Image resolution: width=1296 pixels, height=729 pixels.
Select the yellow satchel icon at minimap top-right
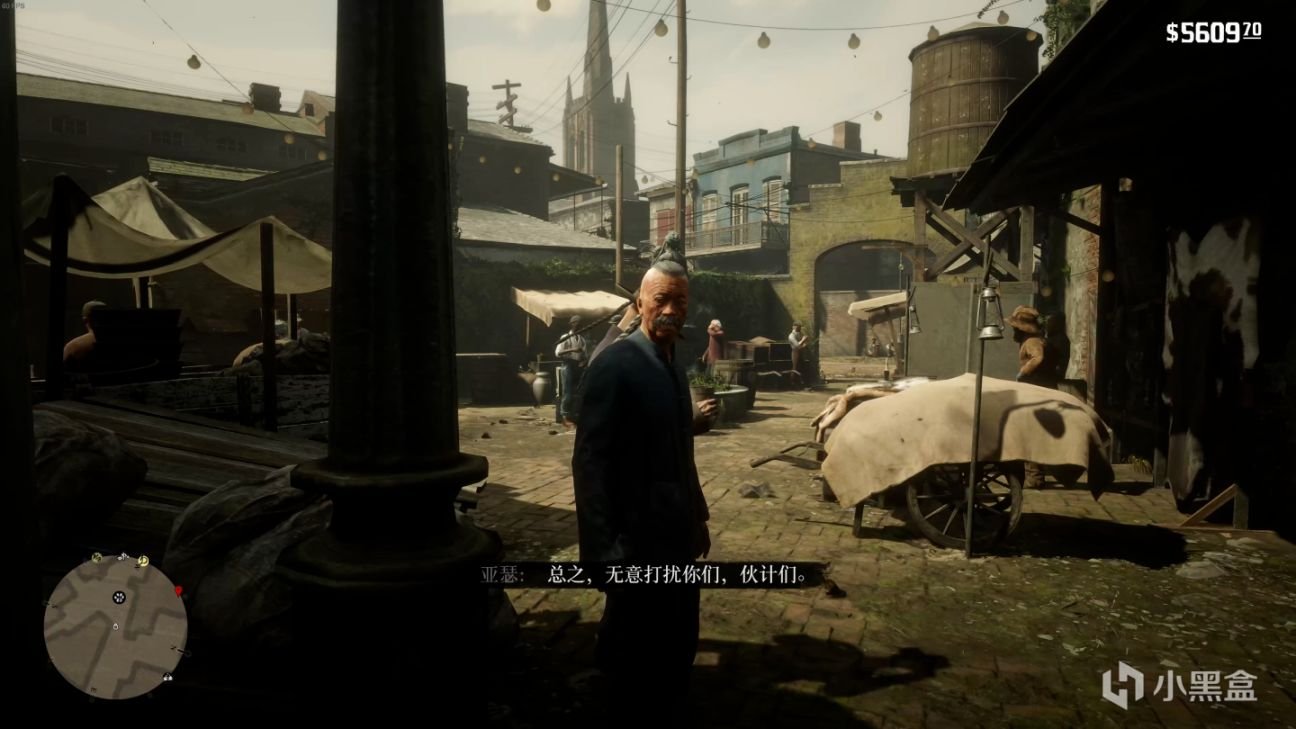pos(143,561)
